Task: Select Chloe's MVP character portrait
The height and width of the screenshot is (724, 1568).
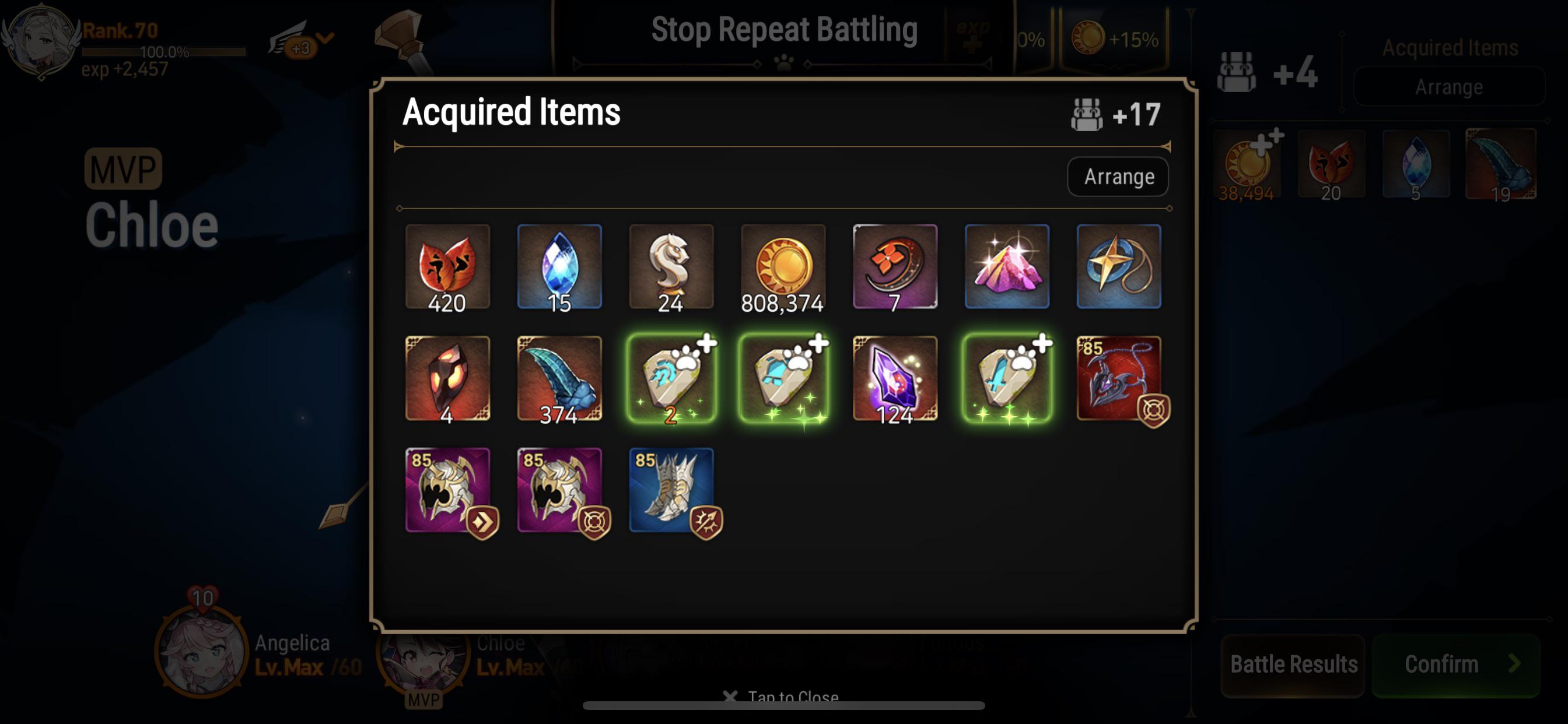Action: (420, 663)
